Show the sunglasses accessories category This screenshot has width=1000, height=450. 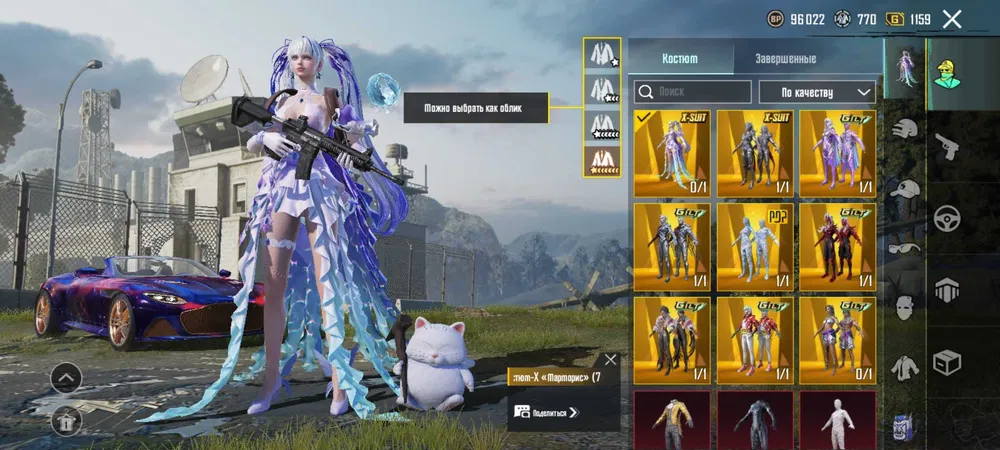(905, 247)
